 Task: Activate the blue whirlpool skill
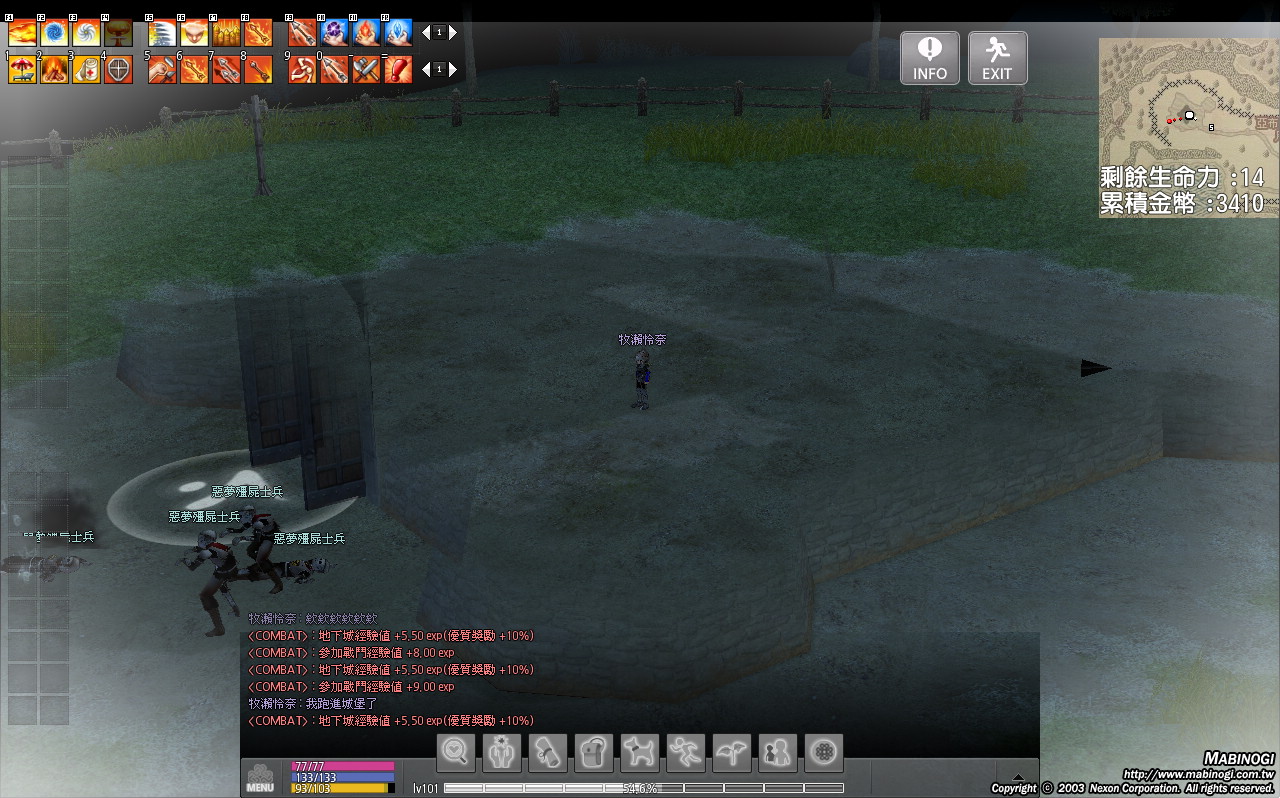54,34
